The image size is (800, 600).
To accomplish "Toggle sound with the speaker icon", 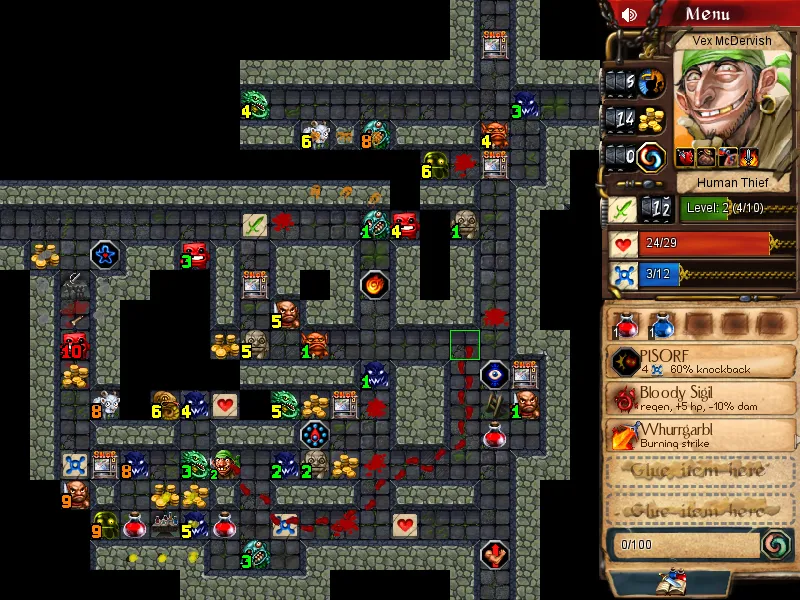I will pos(629,15).
